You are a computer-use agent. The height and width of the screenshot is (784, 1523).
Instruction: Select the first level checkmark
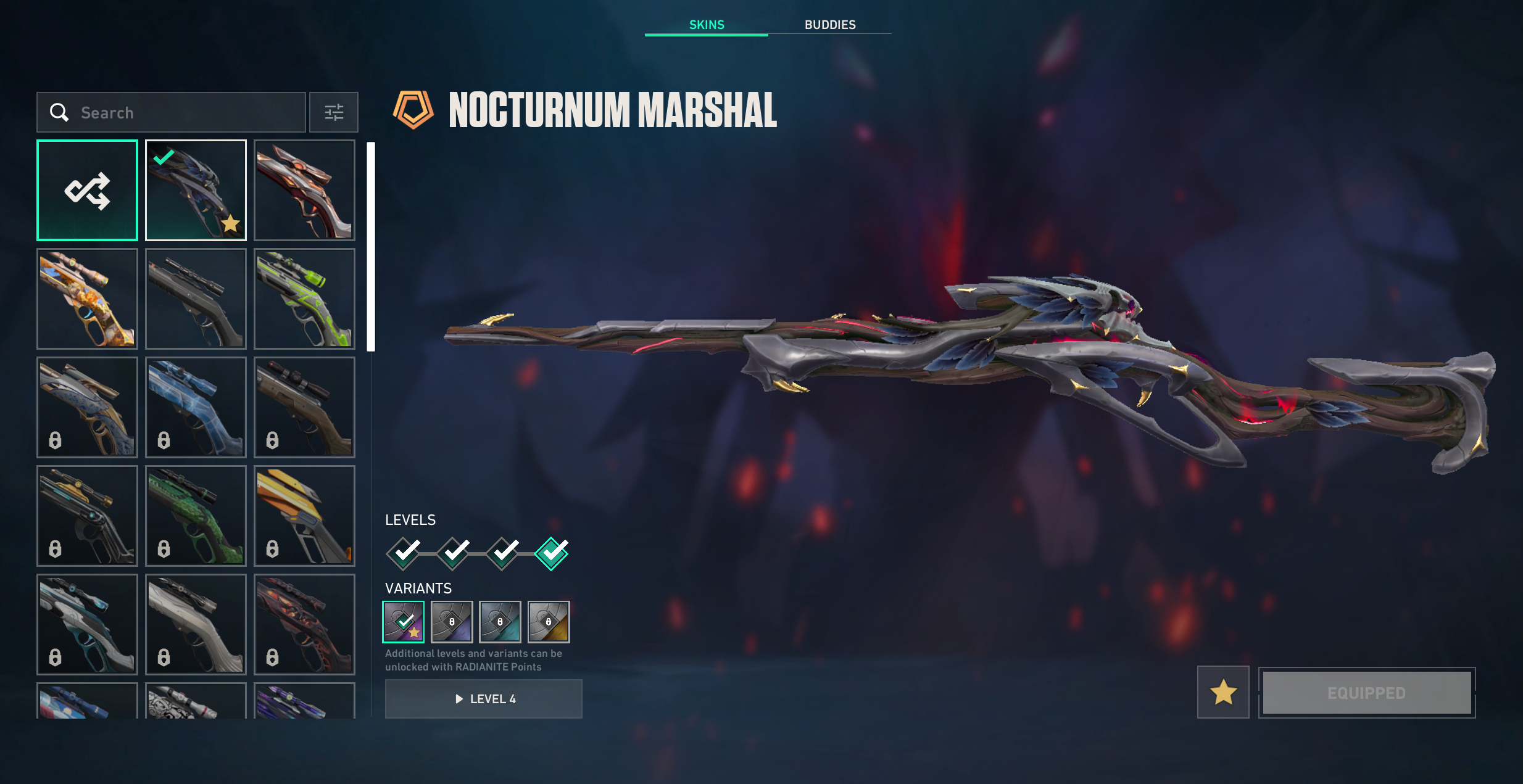tap(404, 553)
